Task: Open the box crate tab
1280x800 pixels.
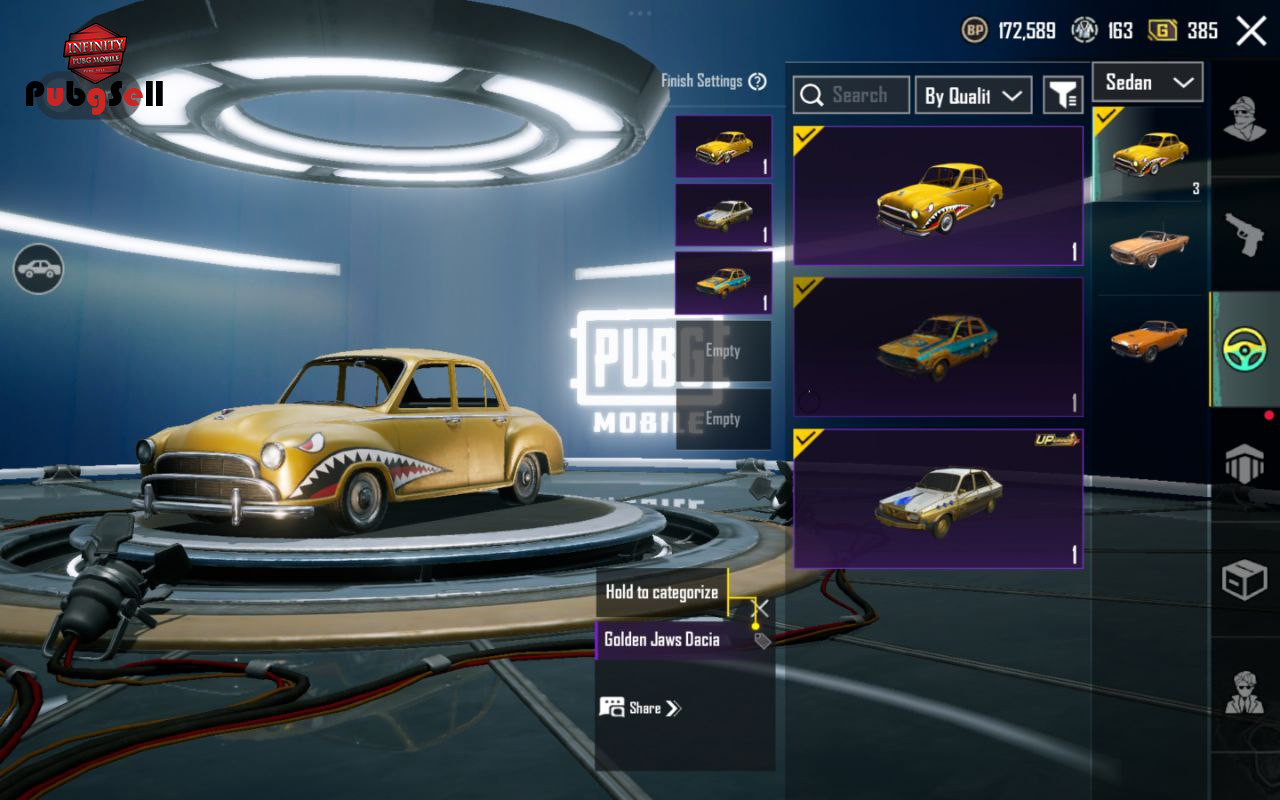Action: click(x=1245, y=580)
